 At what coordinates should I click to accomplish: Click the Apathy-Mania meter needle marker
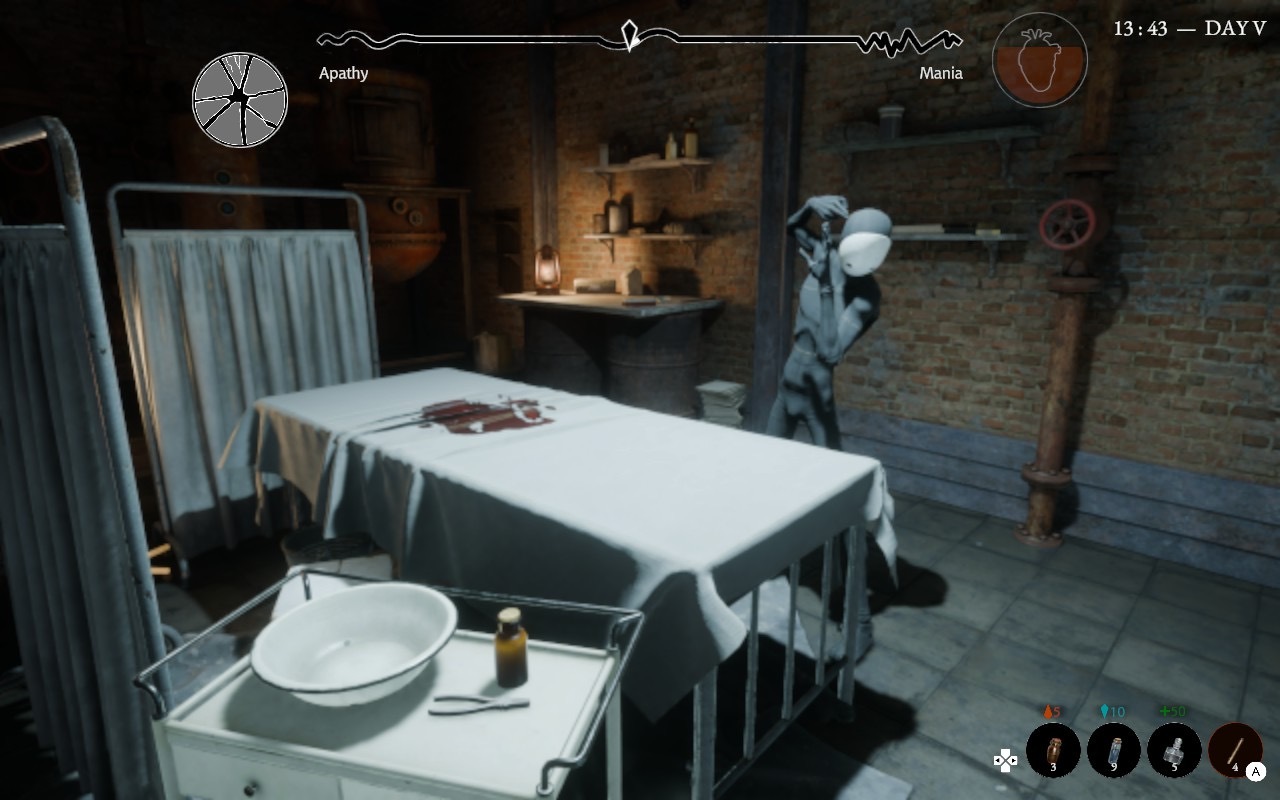click(630, 37)
